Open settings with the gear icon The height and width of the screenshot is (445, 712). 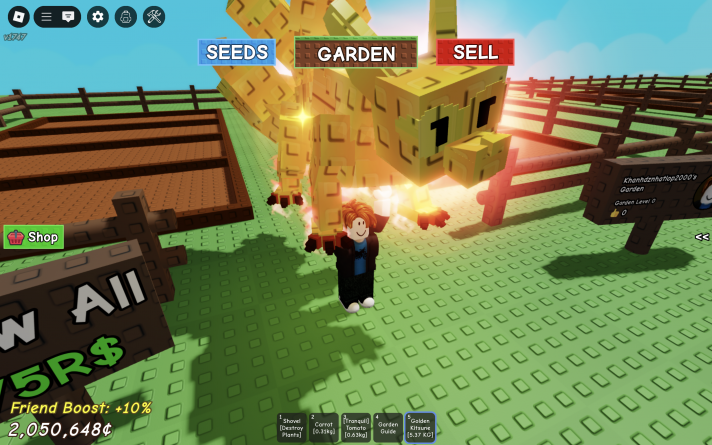pyautogui.click(x=97, y=16)
